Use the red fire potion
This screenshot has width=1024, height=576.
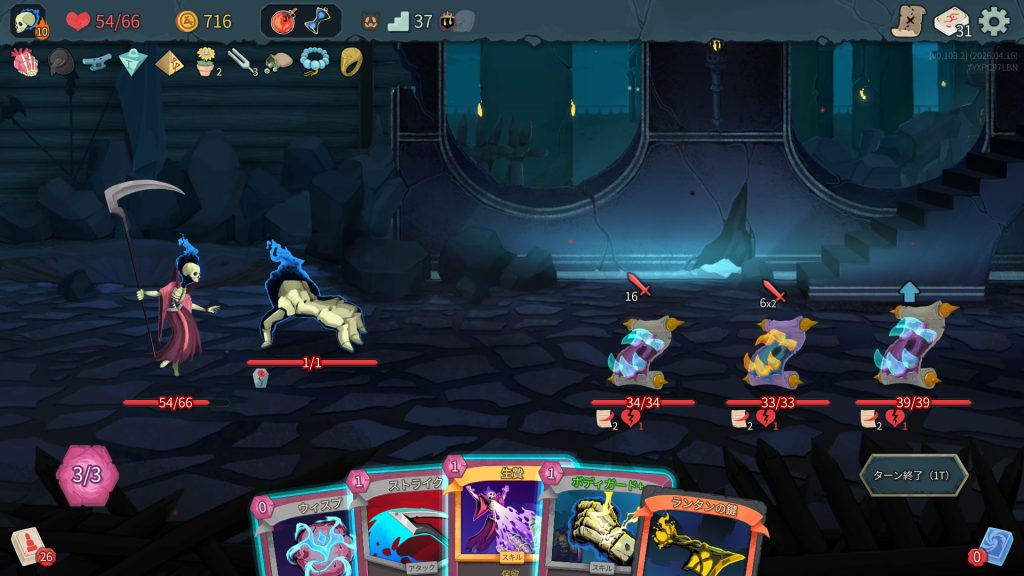pos(284,21)
